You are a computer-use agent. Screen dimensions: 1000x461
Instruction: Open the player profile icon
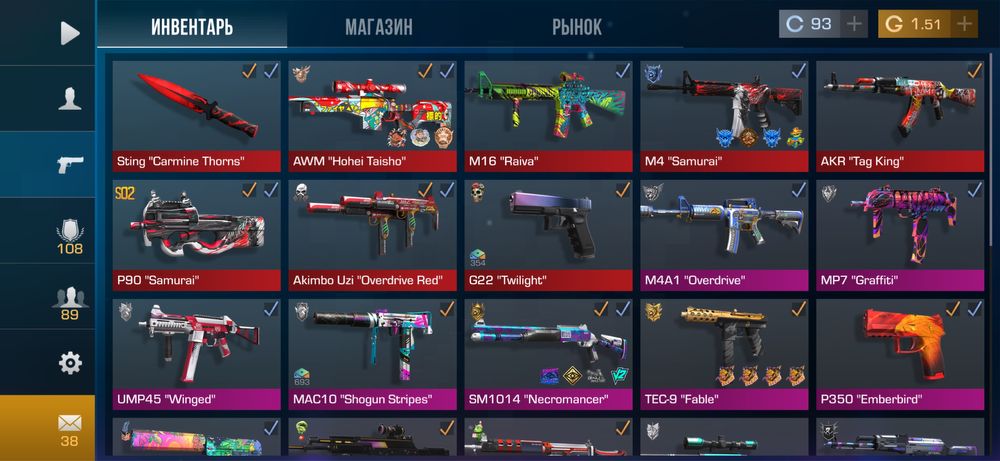tap(69, 98)
